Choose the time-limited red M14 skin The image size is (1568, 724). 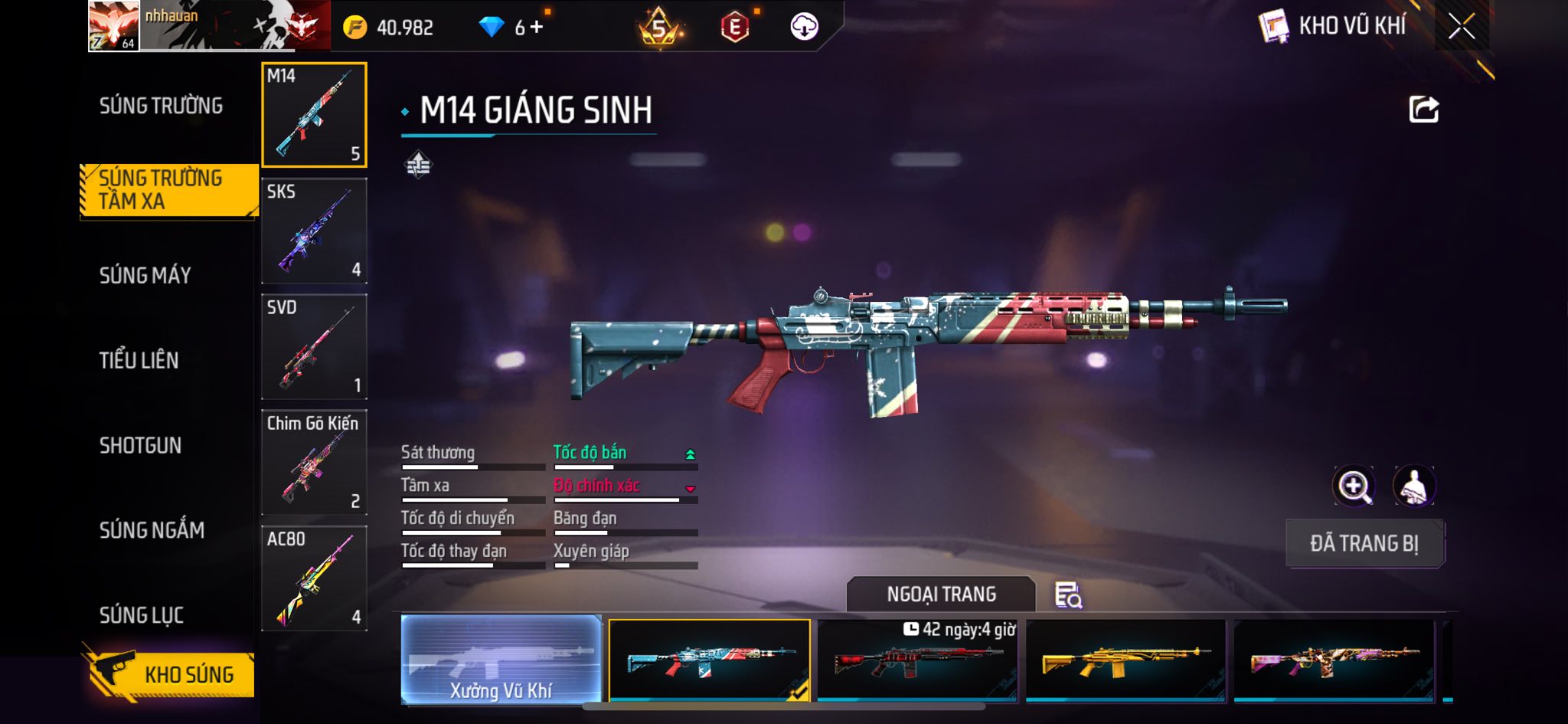[x=917, y=660]
